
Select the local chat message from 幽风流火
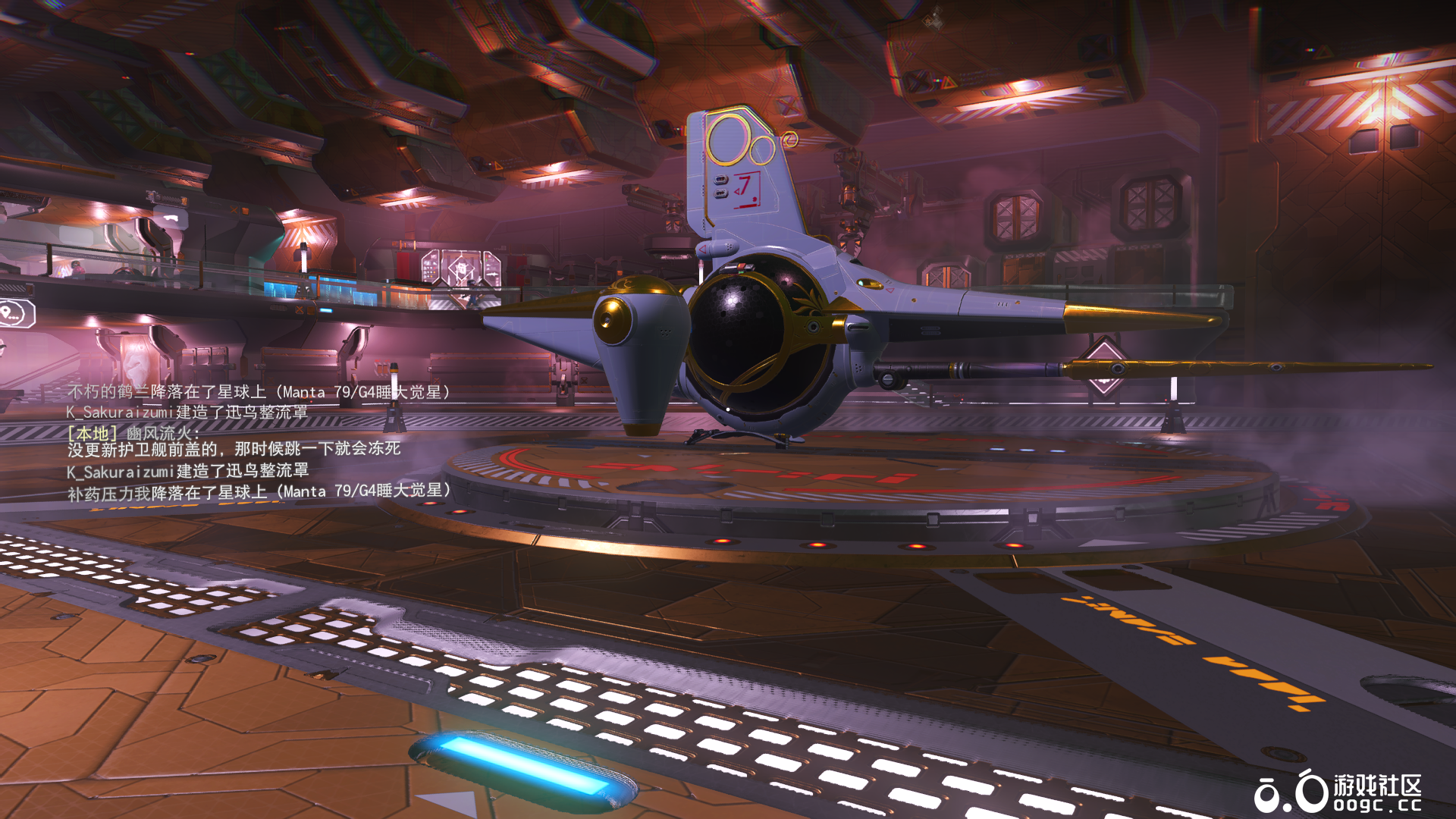pyautogui.click(x=234, y=441)
